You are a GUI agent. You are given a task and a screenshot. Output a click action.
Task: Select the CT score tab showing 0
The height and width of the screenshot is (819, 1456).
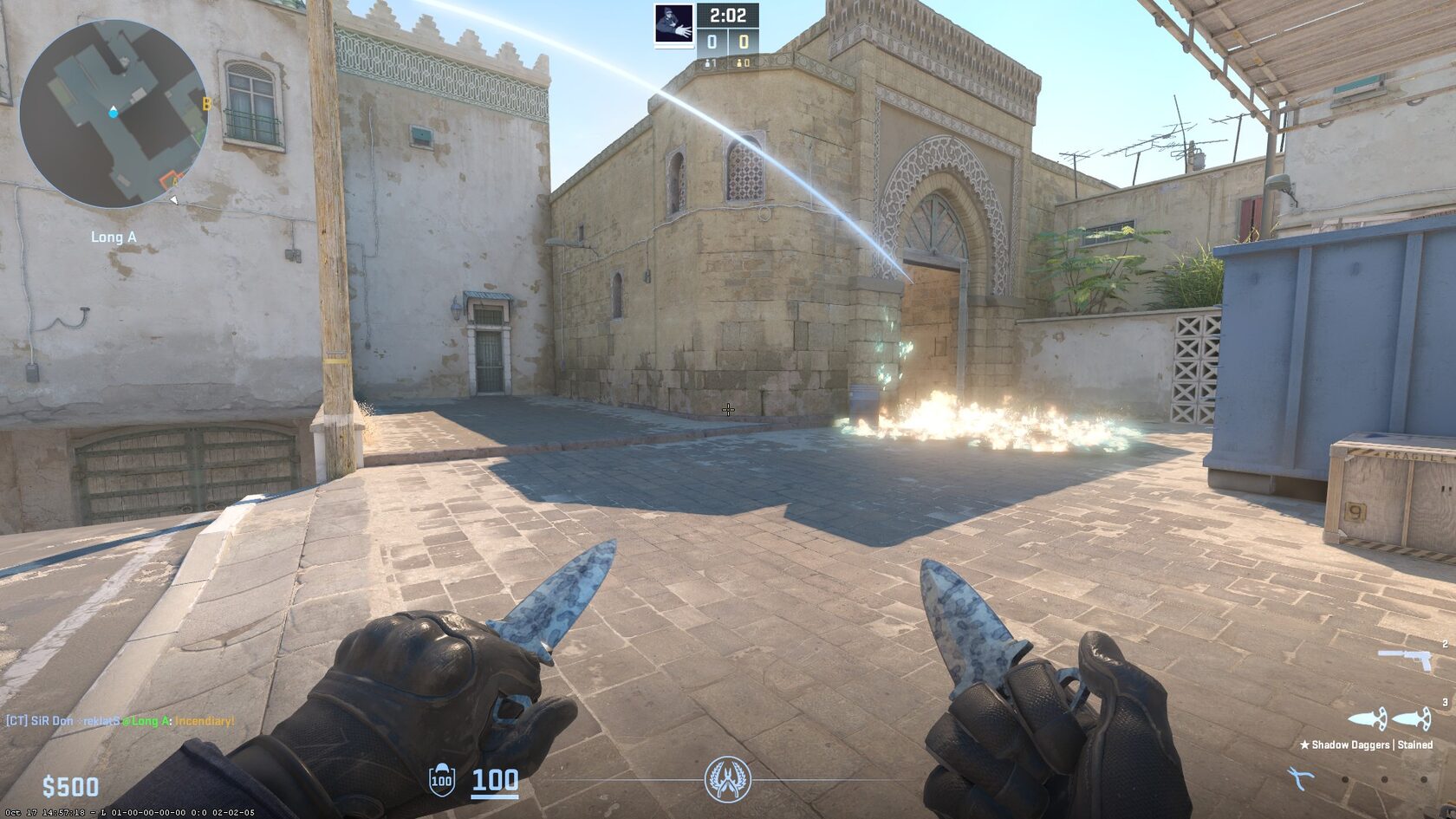[712, 42]
